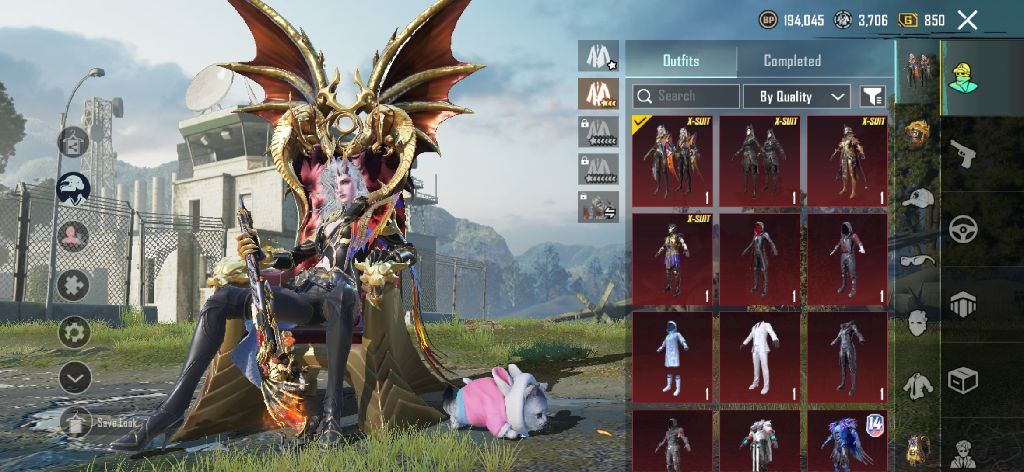1024x472 pixels.
Task: Select the Outfits tab
Action: click(x=681, y=61)
